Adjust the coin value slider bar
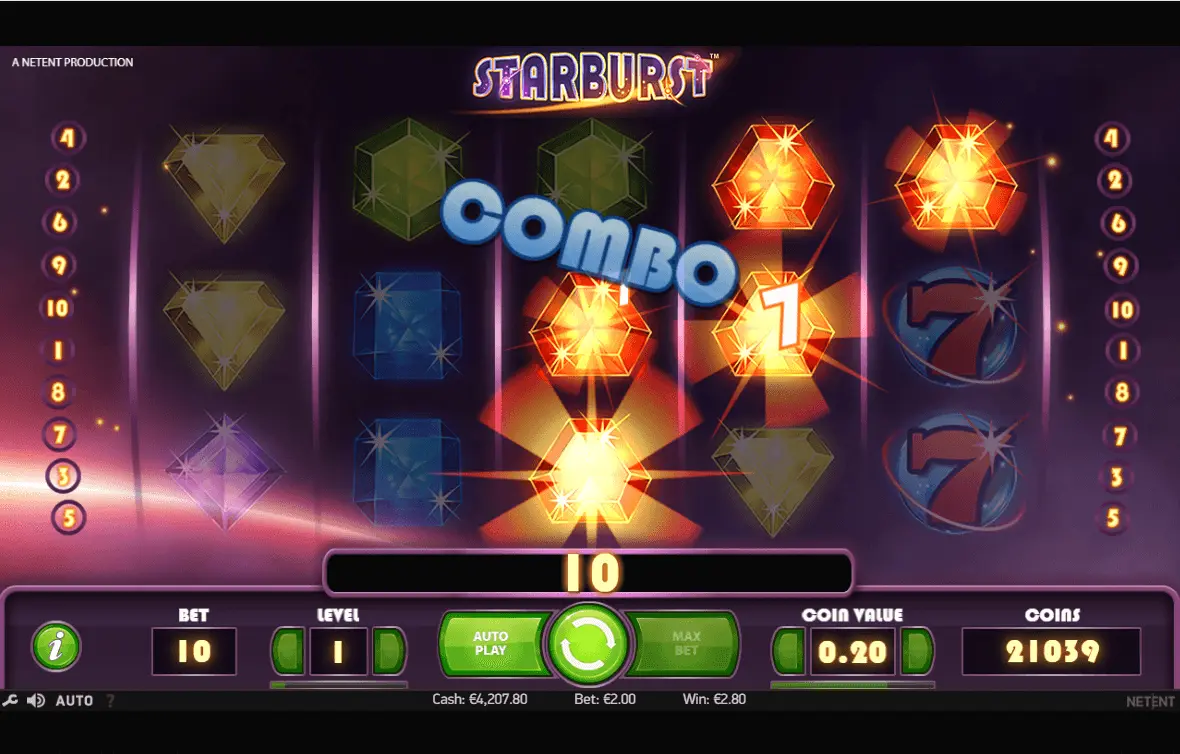This screenshot has height=754, width=1180. click(852, 685)
